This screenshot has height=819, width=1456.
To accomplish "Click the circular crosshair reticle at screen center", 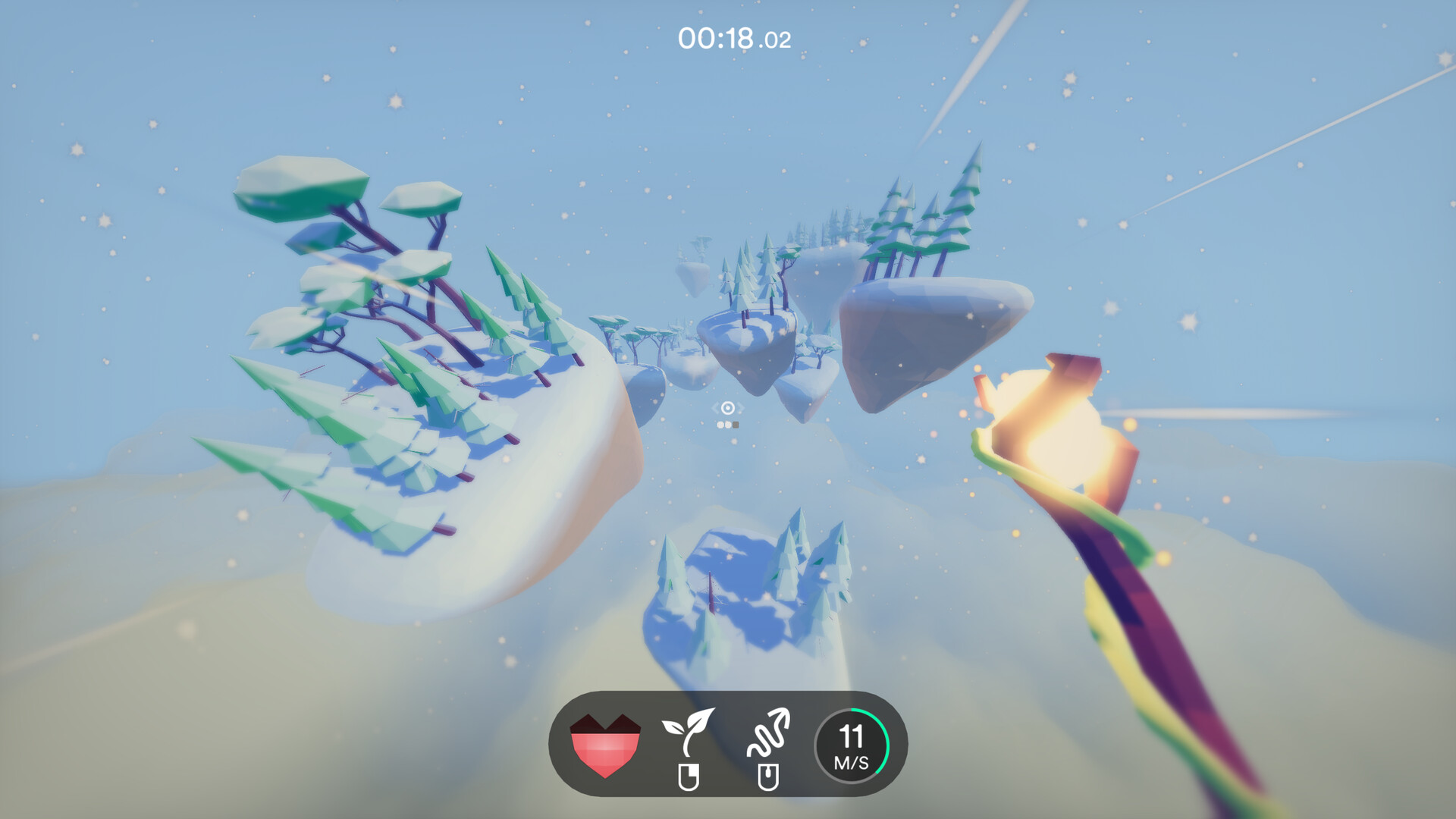I will click(727, 408).
